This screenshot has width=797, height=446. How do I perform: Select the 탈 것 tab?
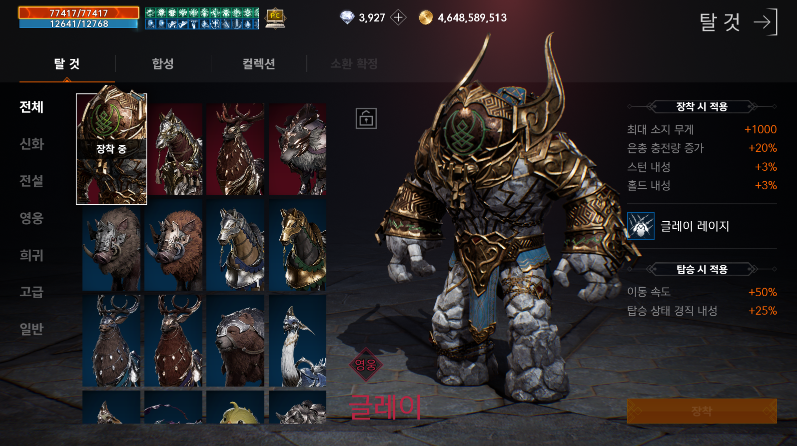67,65
